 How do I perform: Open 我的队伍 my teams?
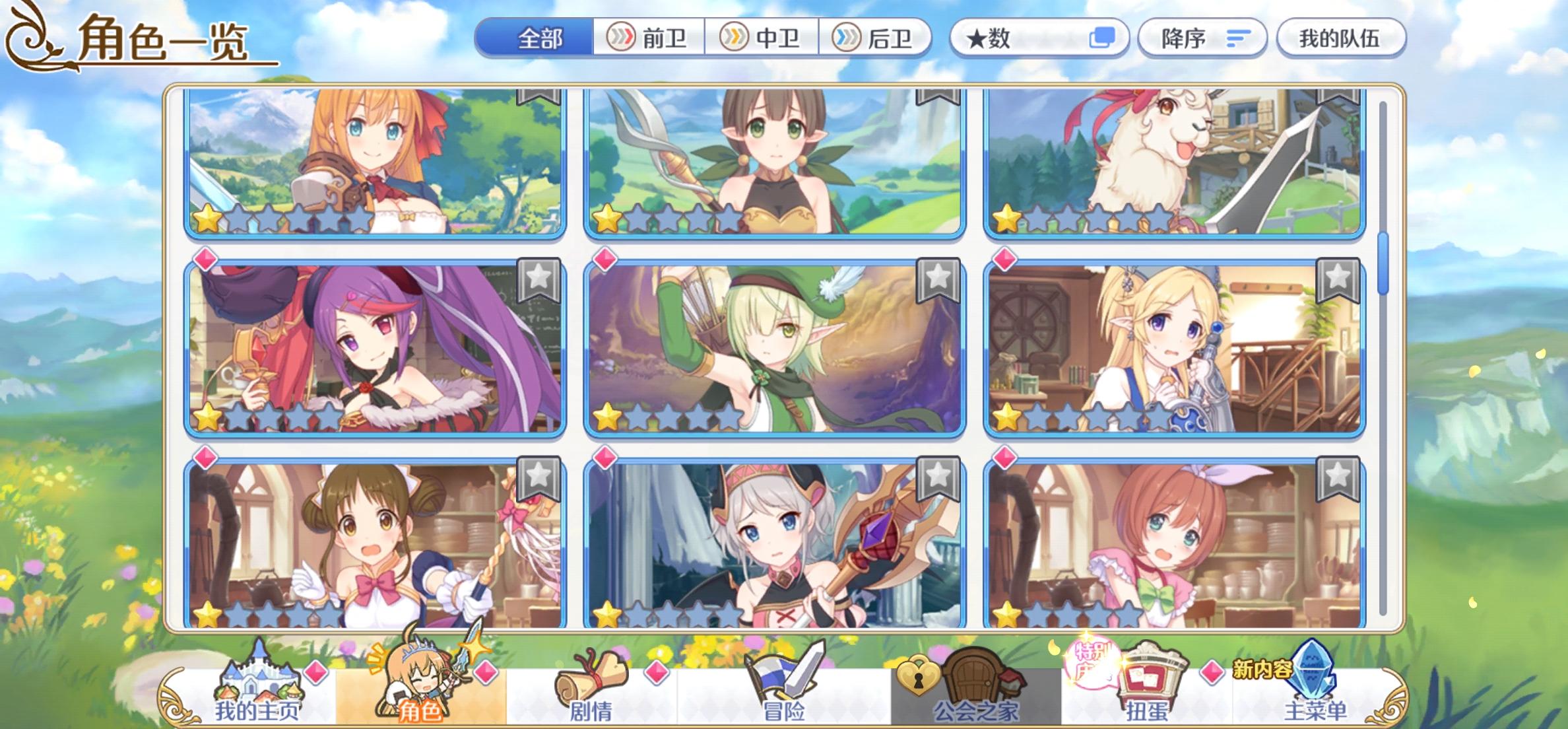point(1343,40)
